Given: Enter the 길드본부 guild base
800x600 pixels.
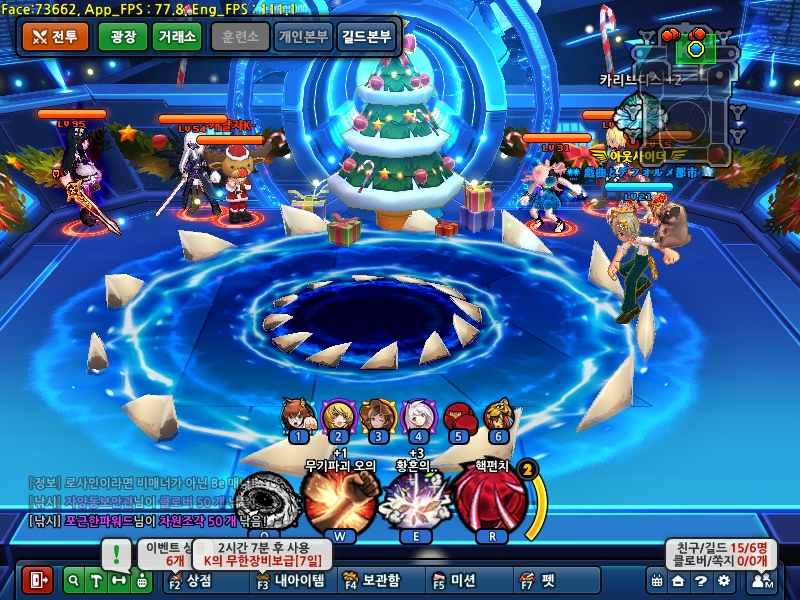Looking at the screenshot, I should [367, 37].
